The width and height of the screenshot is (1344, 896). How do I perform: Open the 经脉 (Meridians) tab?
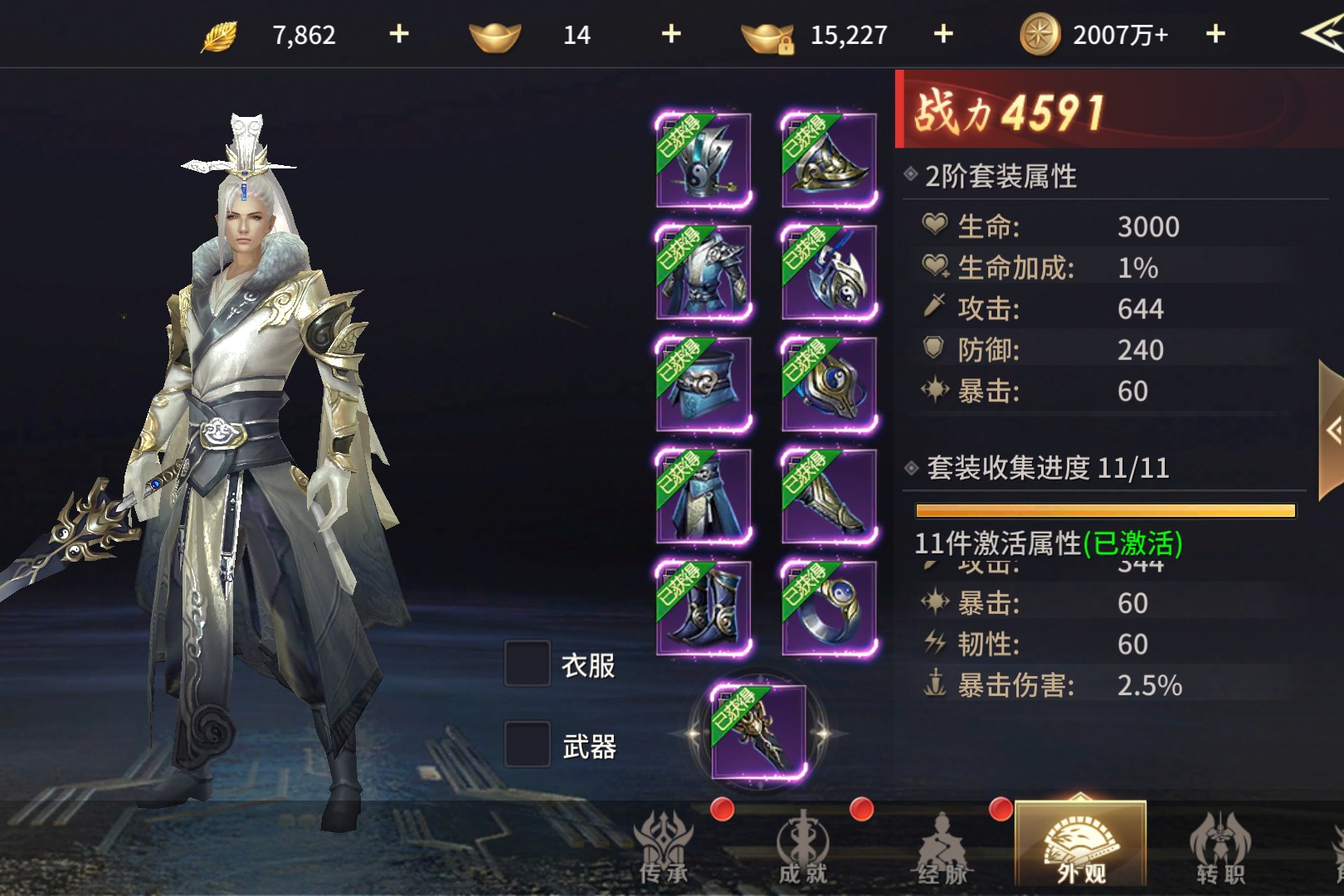click(942, 846)
